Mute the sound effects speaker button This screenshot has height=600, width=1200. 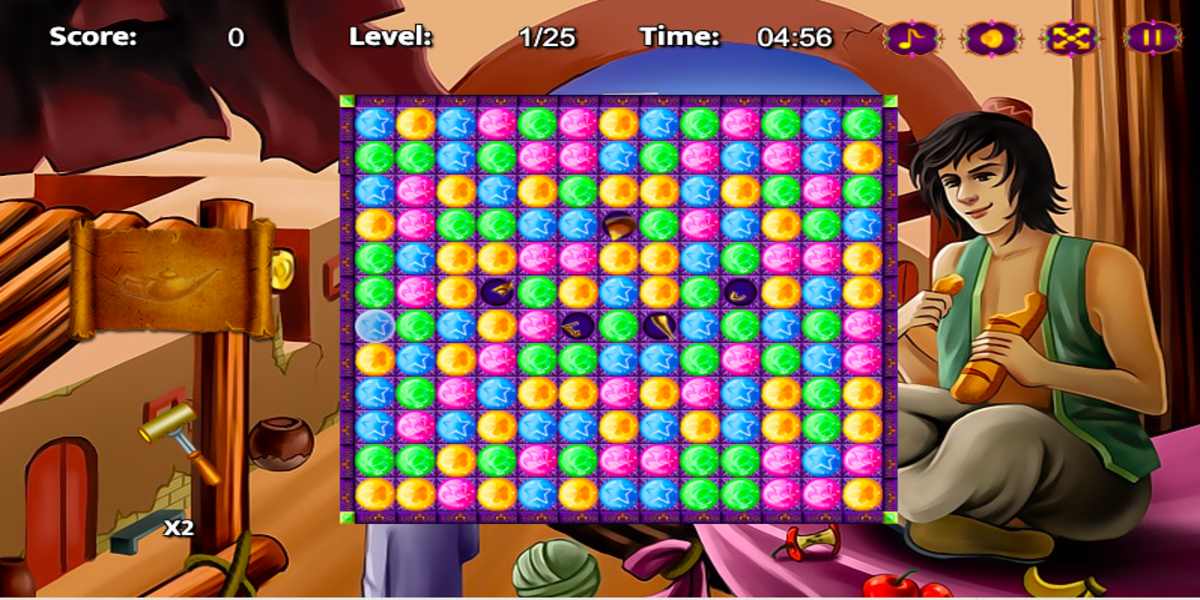click(x=990, y=38)
